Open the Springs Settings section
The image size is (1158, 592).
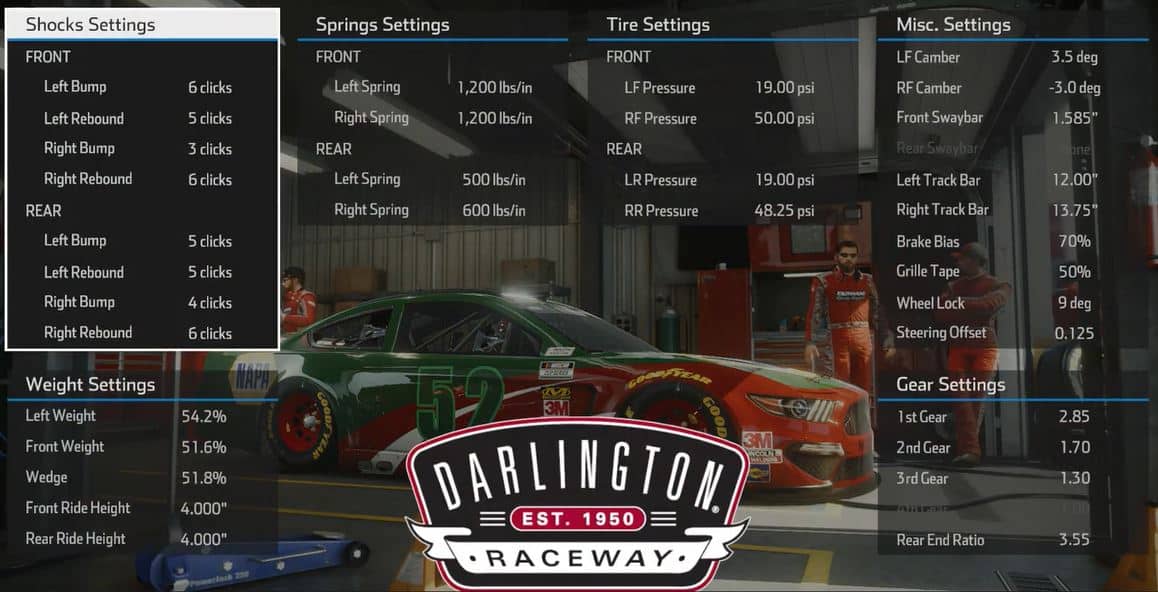[382, 24]
